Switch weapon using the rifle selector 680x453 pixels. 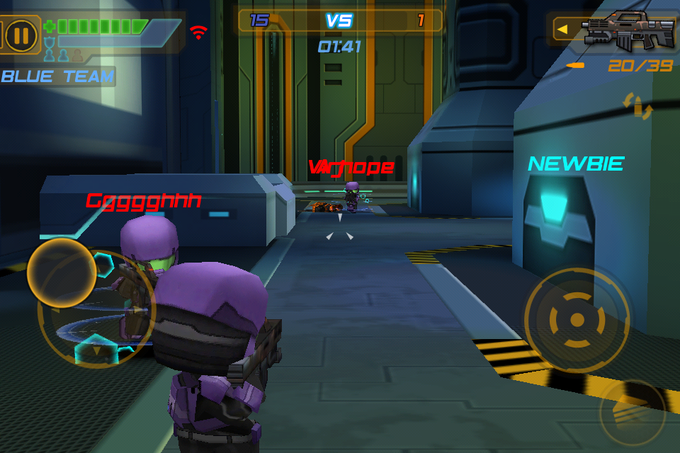tap(611, 30)
